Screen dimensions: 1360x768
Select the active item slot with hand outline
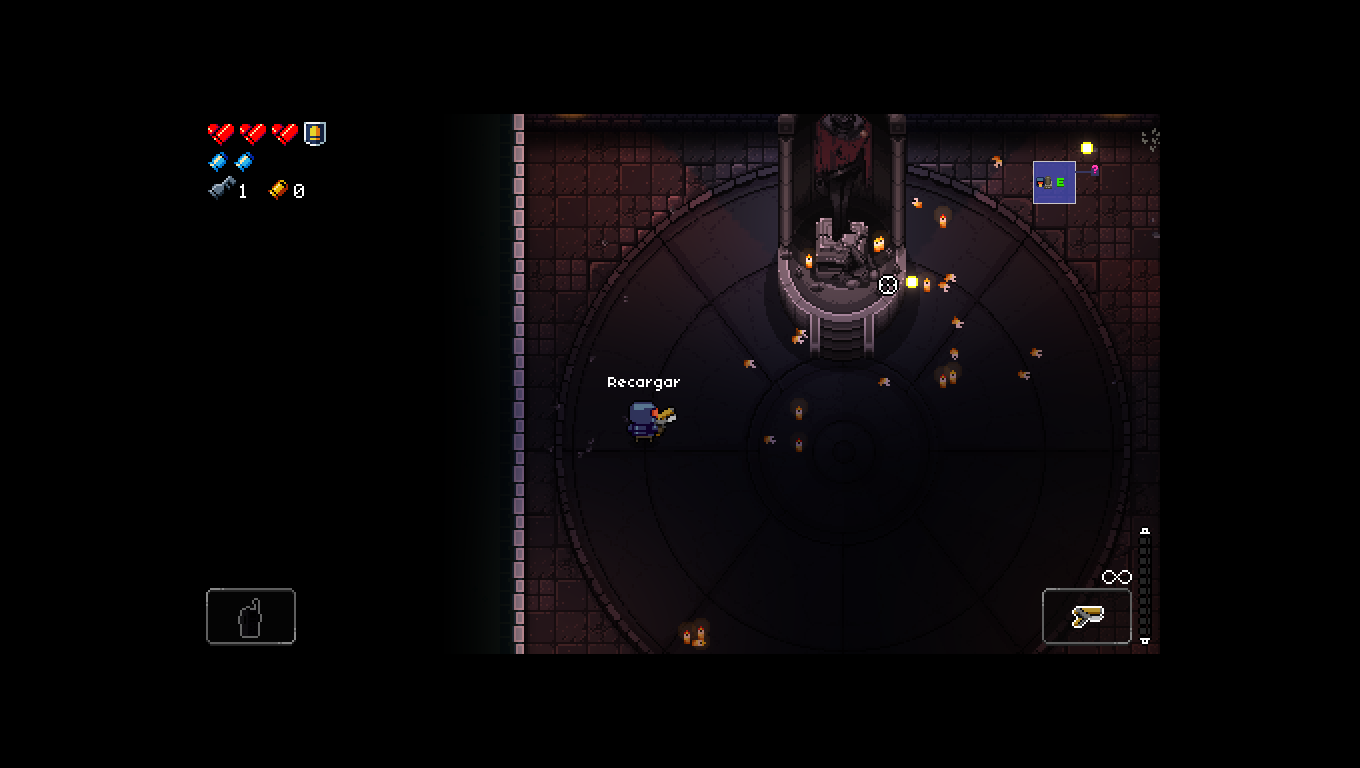(251, 616)
